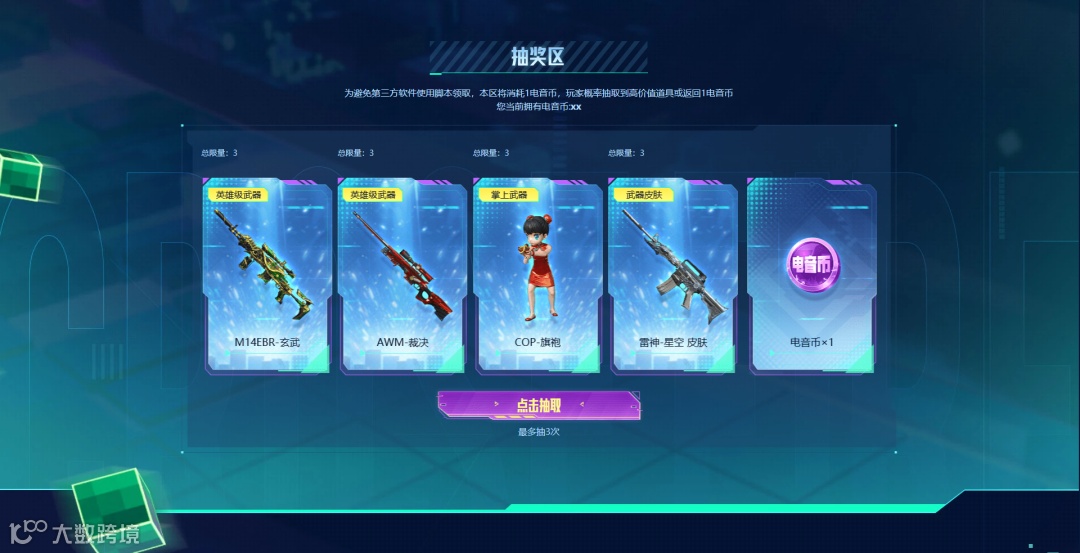The width and height of the screenshot is (1080, 553).
Task: Click the purple 点击抽取 draw button
Action: point(538,405)
